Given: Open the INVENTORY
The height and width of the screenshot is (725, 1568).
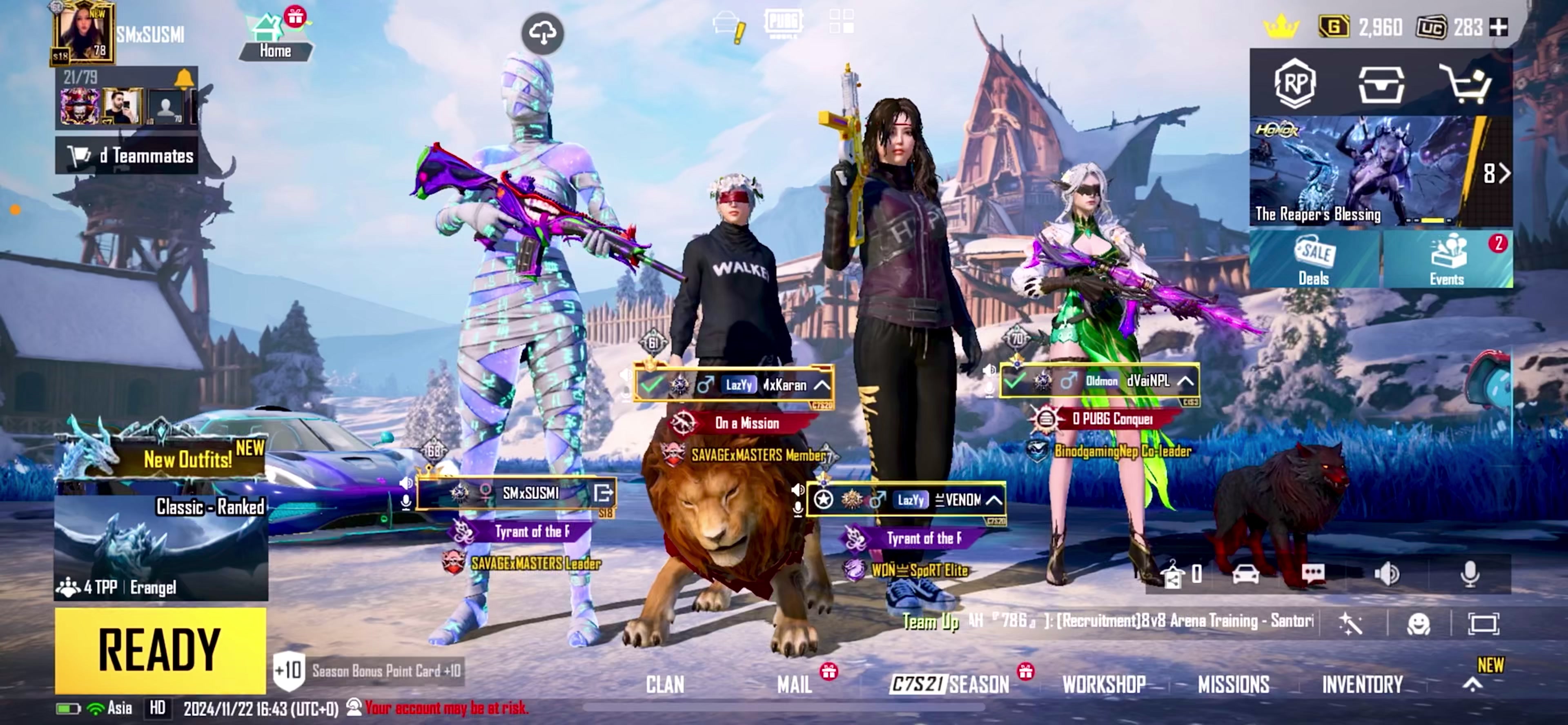Looking at the screenshot, I should click(1362, 685).
